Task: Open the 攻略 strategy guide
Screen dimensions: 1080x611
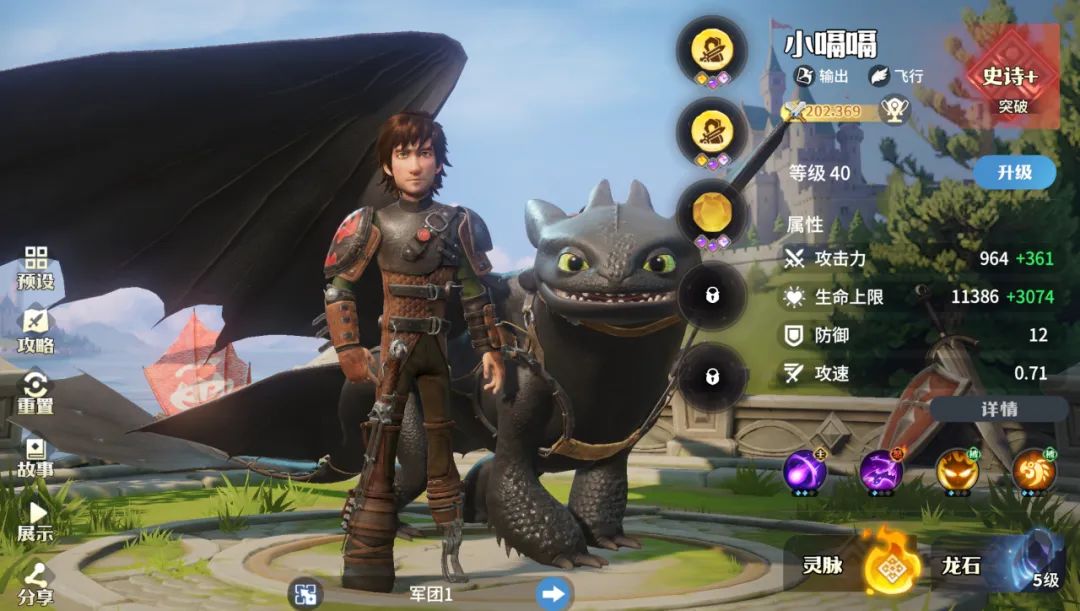Action: pyautogui.click(x=36, y=331)
